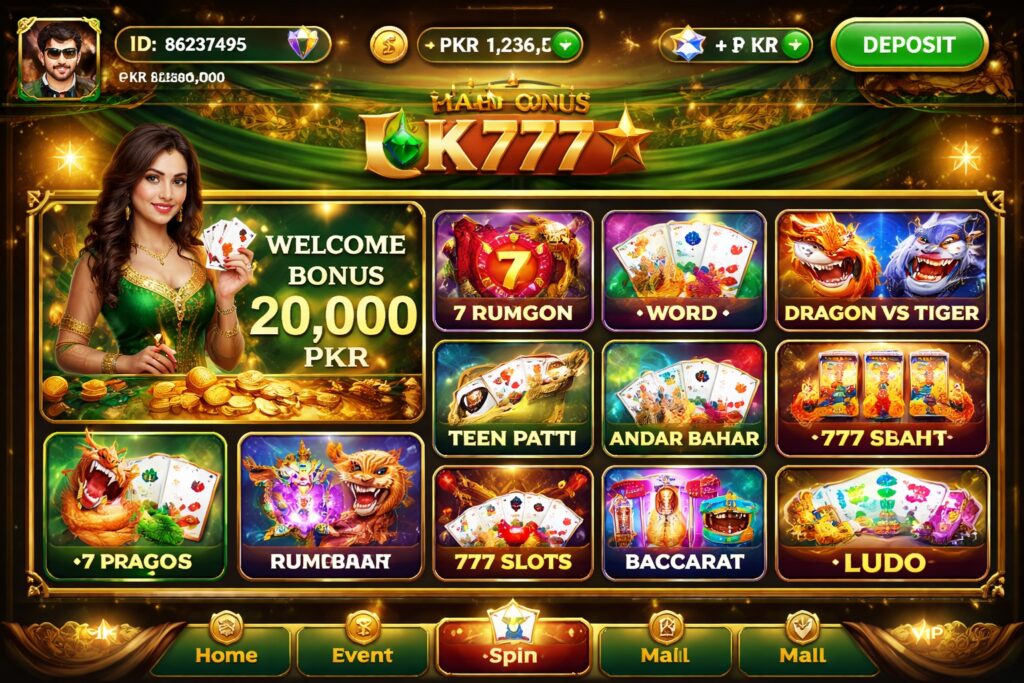This screenshot has height=683, width=1024.
Task: Launch the 7 Rumgon game
Action: tap(512, 270)
